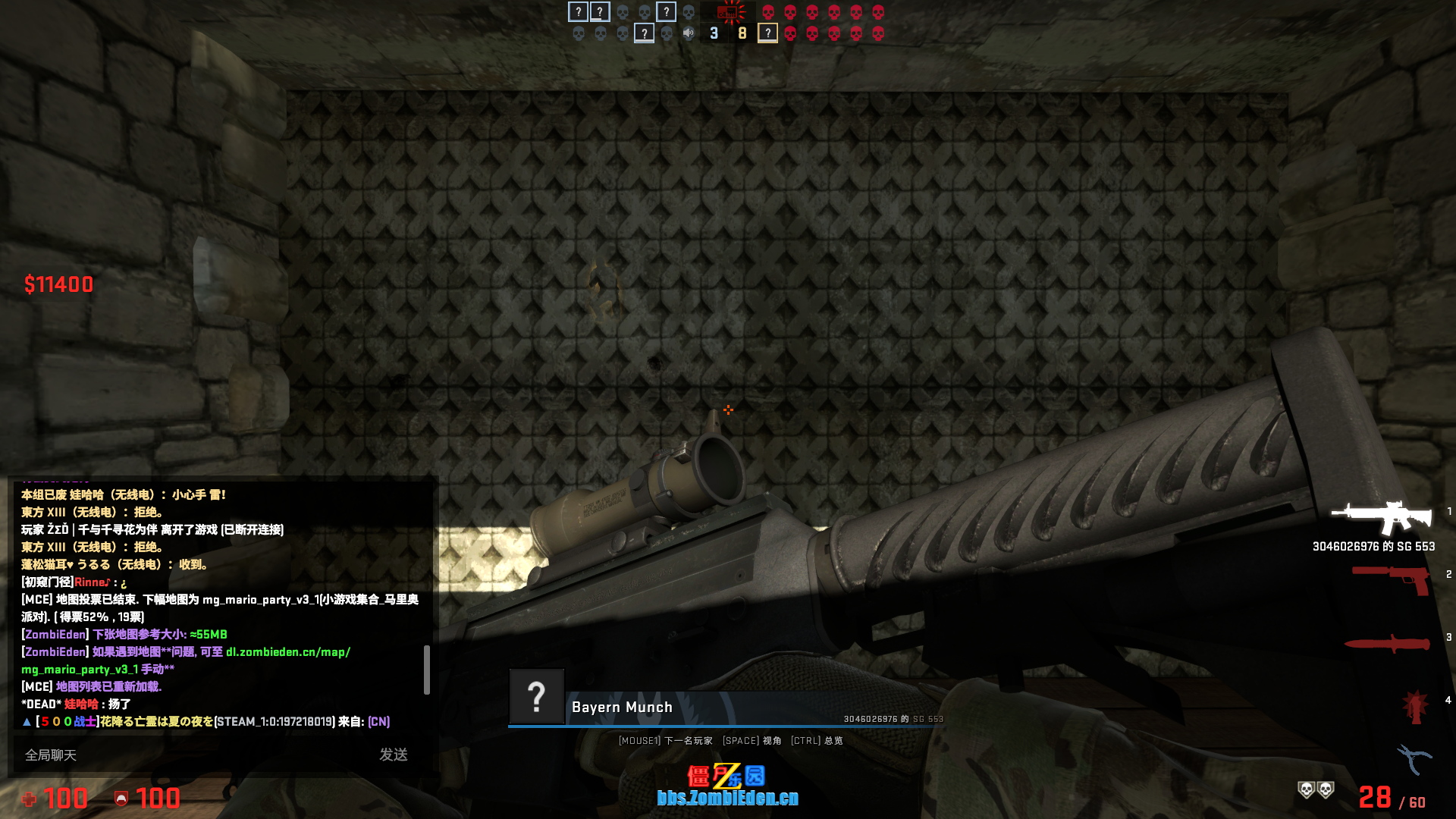The width and height of the screenshot is (1456, 819).
Task: Click the blue pliers icon
Action: [1414, 758]
